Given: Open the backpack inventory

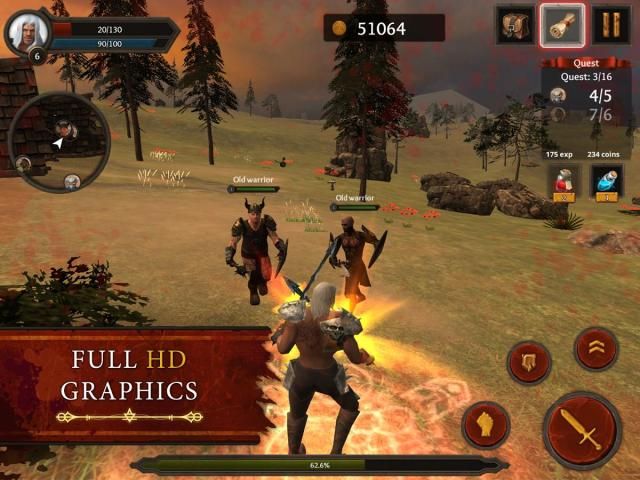Looking at the screenshot, I should click(x=515, y=25).
